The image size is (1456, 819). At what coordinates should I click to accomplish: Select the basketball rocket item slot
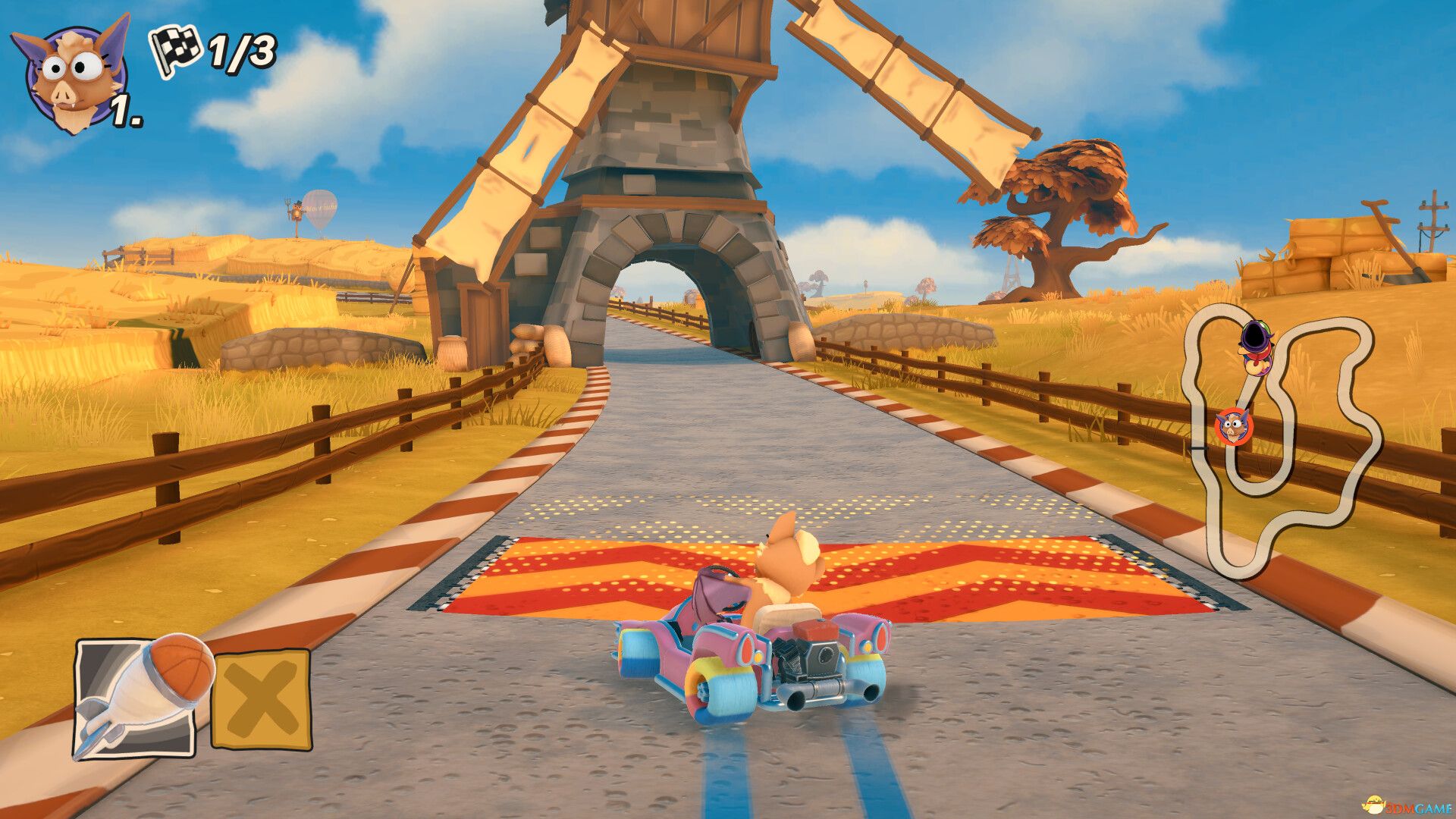coord(136,698)
